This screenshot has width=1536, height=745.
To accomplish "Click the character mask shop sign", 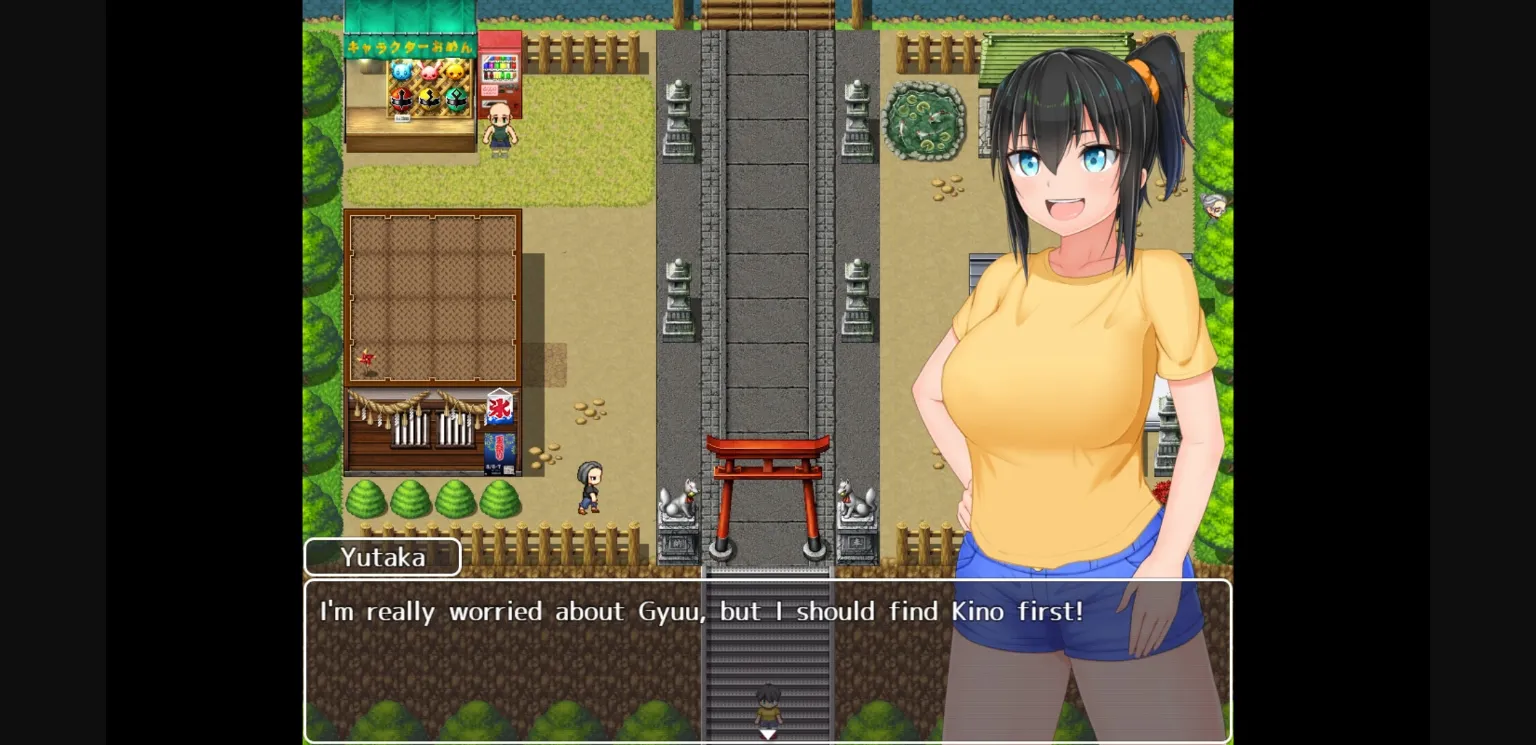I will (408, 46).
